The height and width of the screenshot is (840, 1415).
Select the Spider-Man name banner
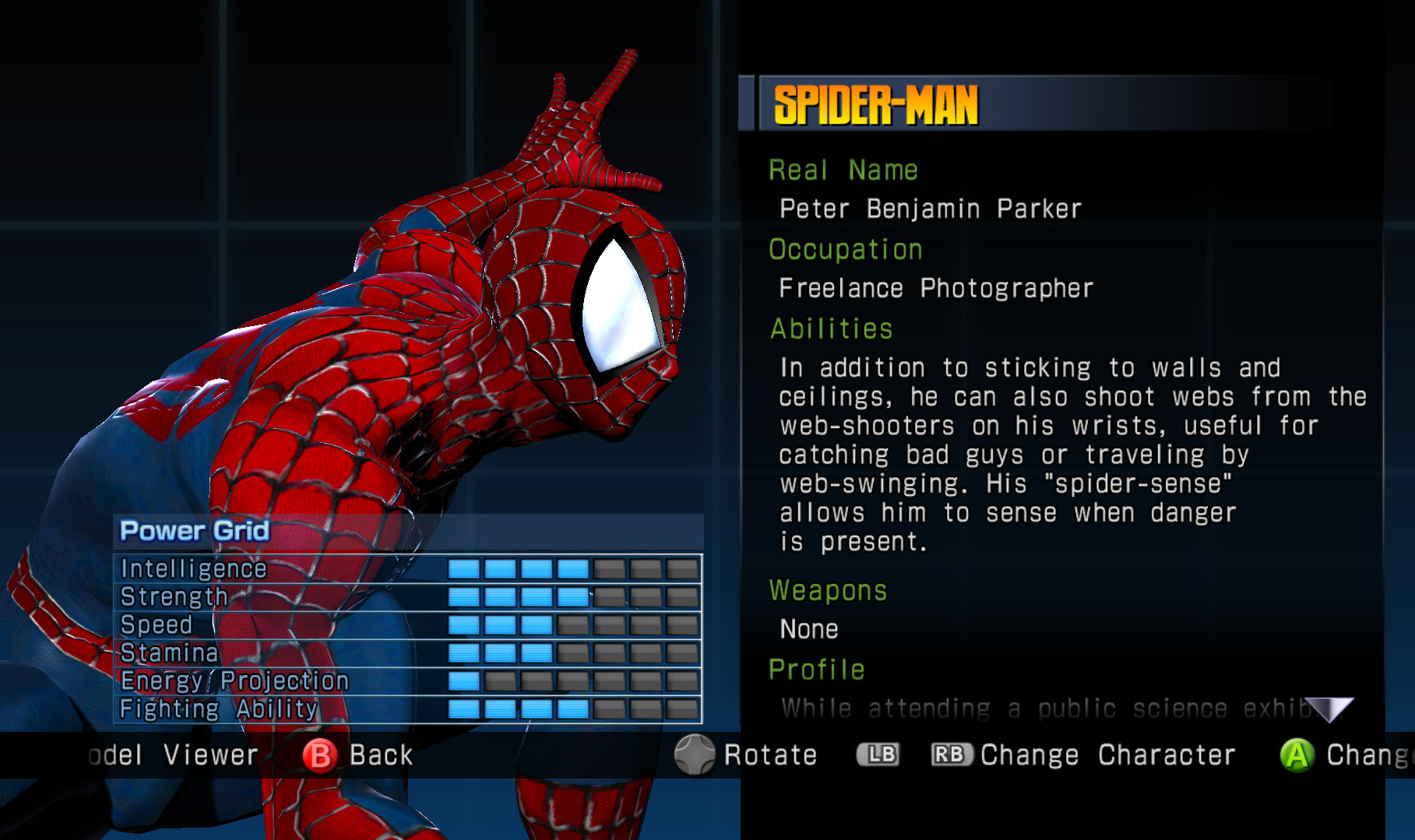click(x=876, y=102)
